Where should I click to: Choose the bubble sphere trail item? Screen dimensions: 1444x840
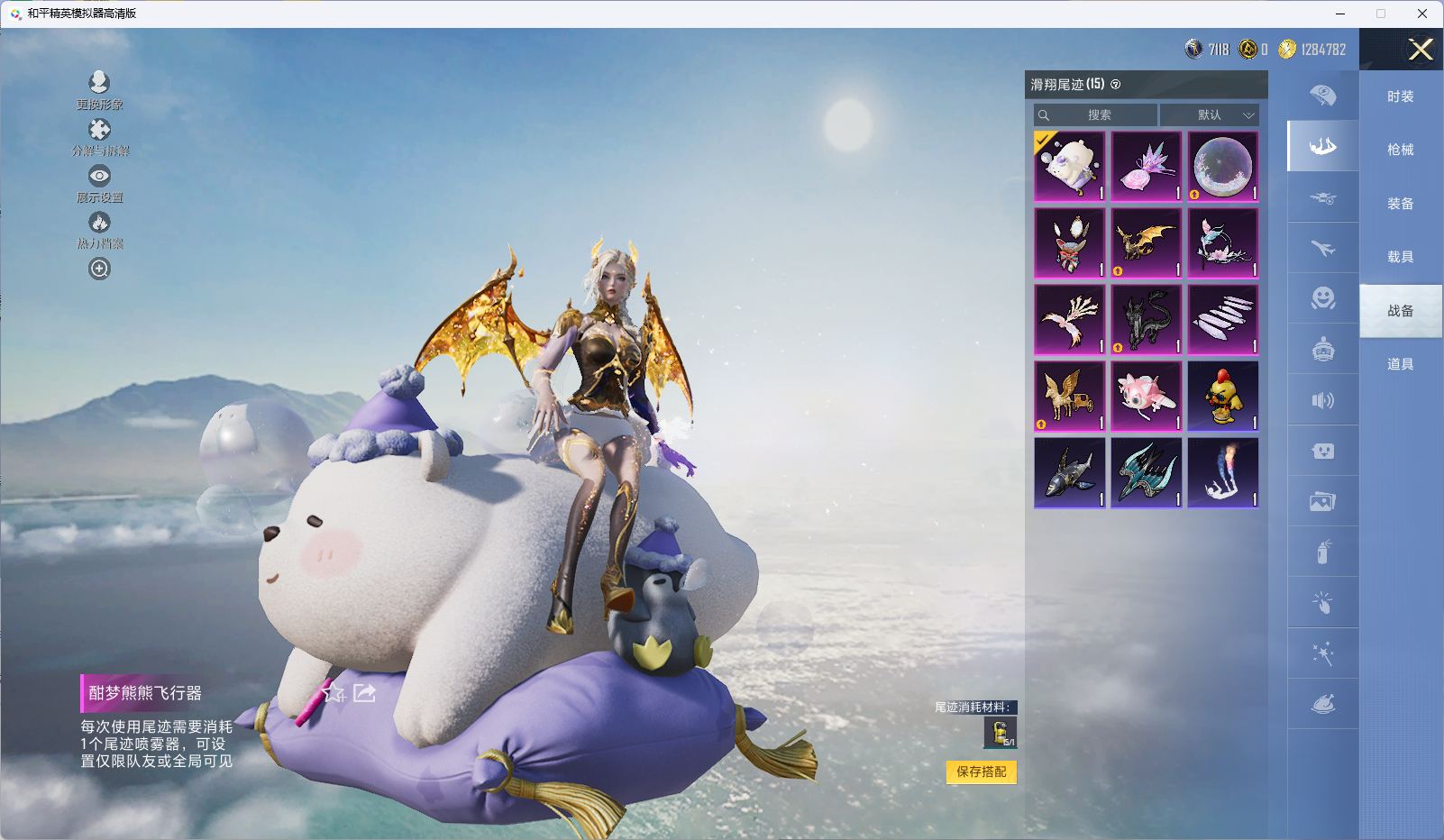[x=1223, y=167]
